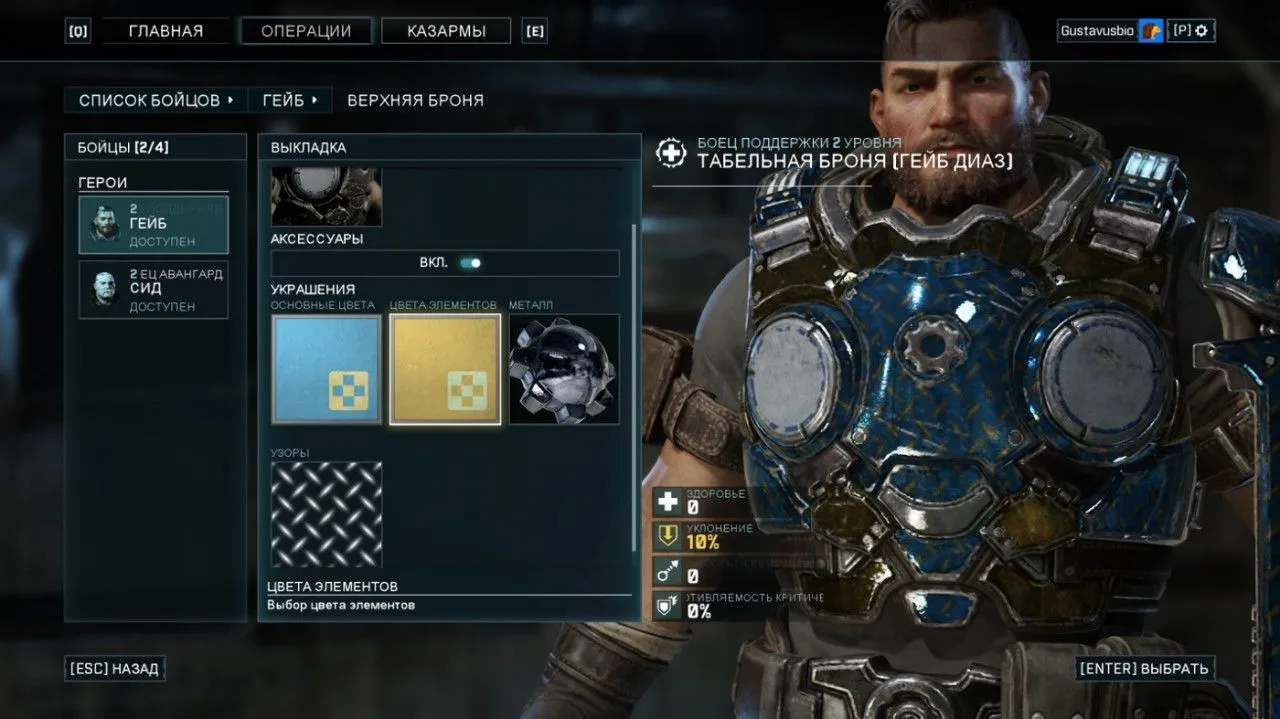Image resolution: width=1280 pixels, height=719 pixels.
Task: Select the yellow ЦВЕТА ЭЛЕМЕНТОВ swatch
Action: [445, 369]
